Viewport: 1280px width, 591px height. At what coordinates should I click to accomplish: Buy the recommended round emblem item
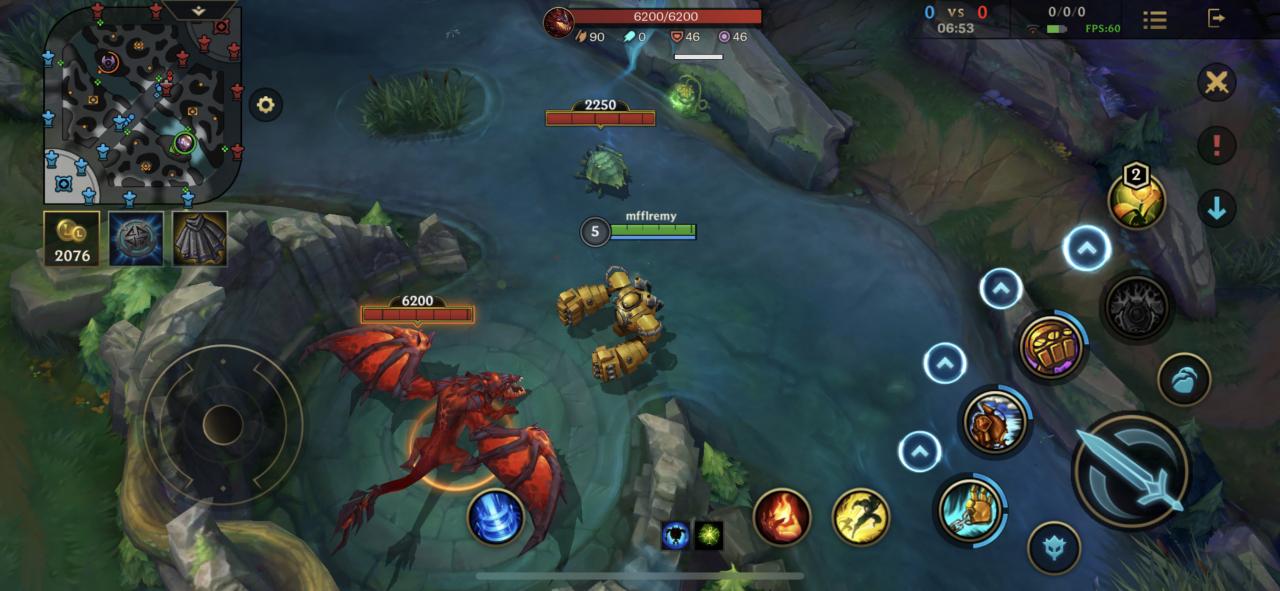tap(136, 238)
